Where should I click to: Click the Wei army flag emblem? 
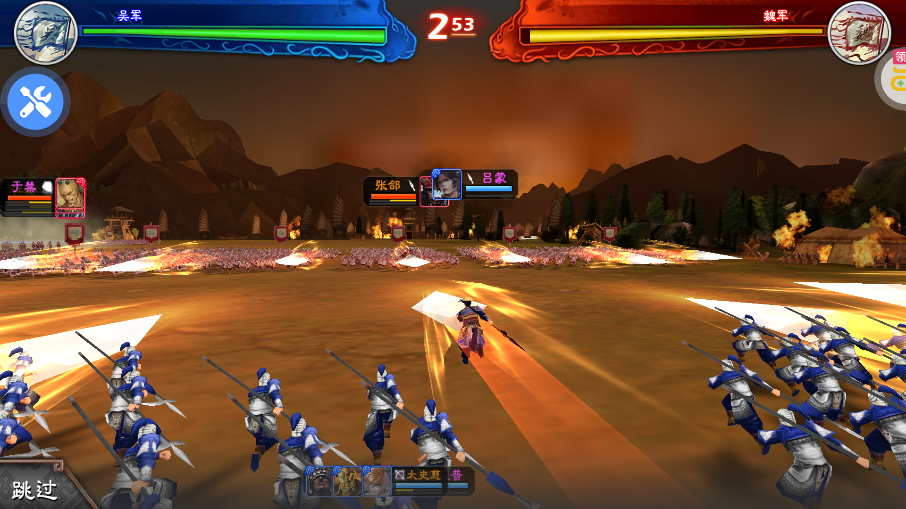click(x=859, y=32)
